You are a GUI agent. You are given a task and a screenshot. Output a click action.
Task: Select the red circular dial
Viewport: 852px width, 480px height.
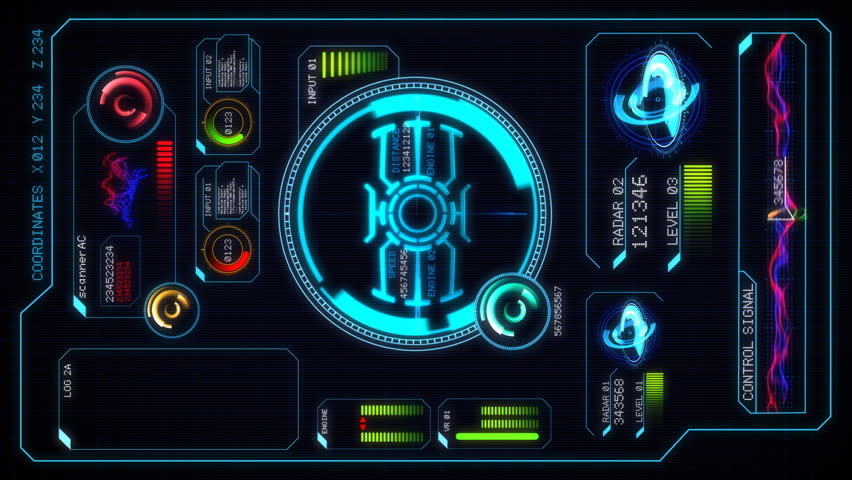click(126, 102)
